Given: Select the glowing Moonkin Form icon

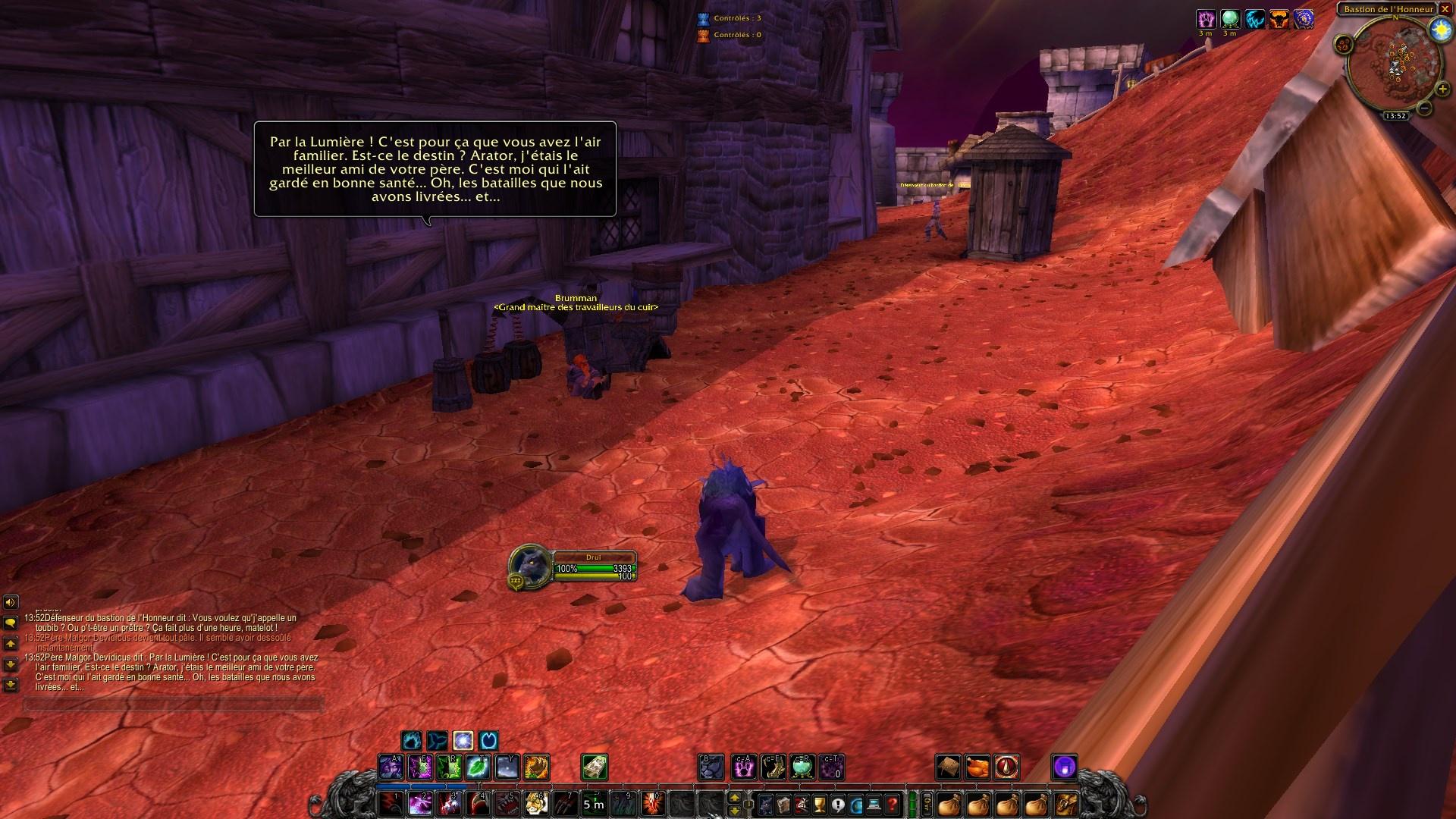Looking at the screenshot, I should click(461, 742).
